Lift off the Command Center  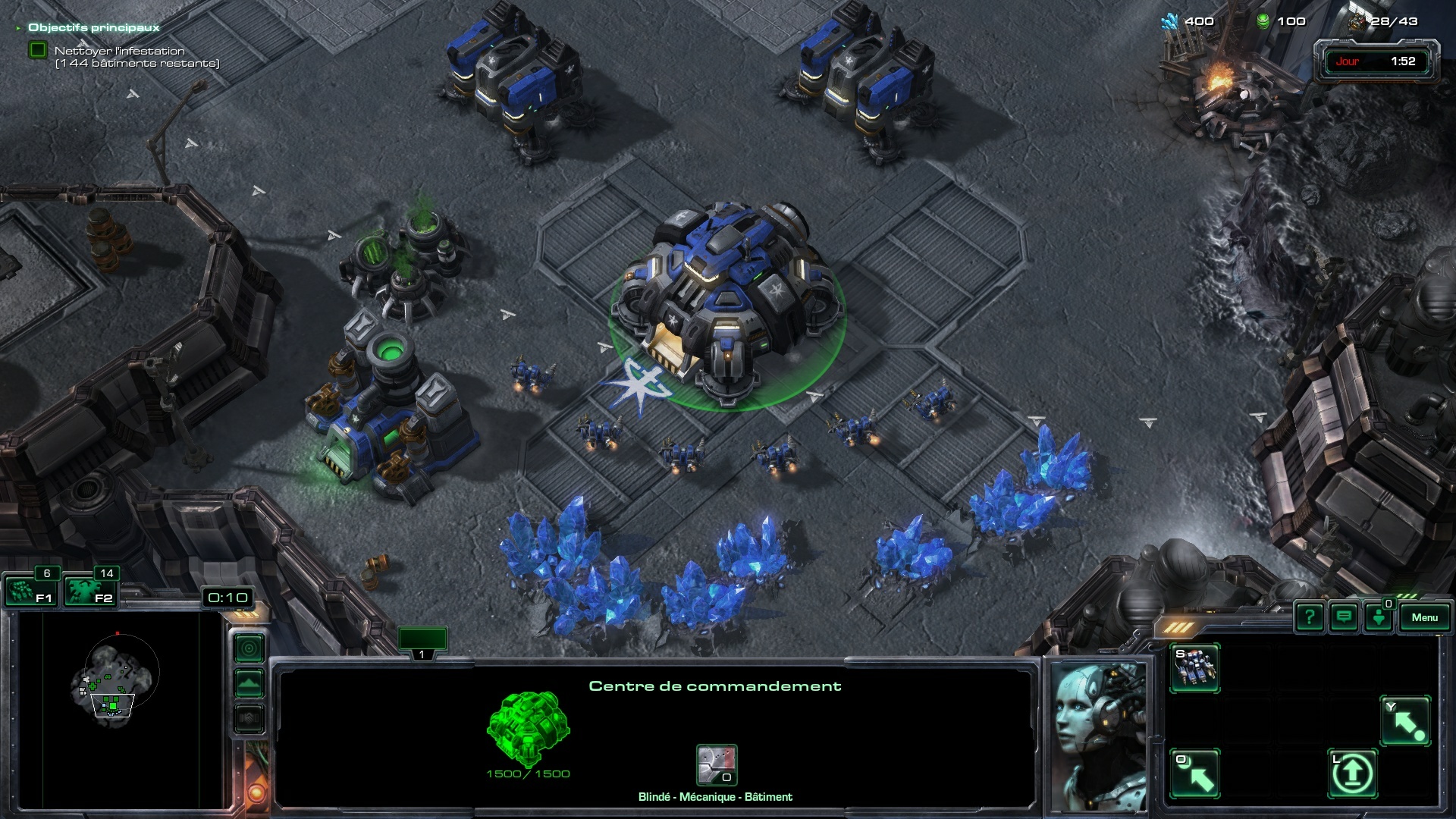coord(1352,773)
